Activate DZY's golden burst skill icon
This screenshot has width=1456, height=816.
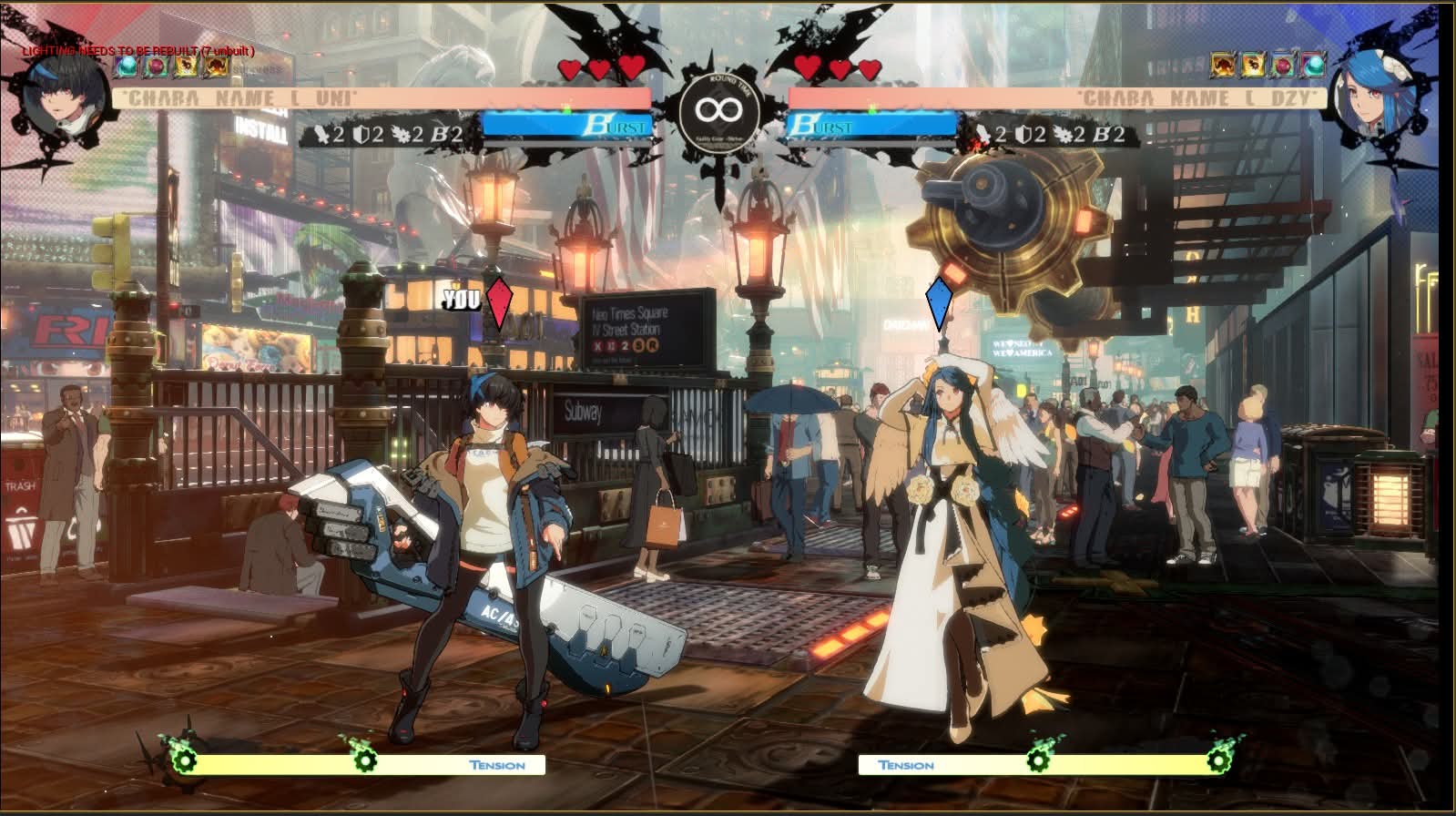(x=1253, y=65)
